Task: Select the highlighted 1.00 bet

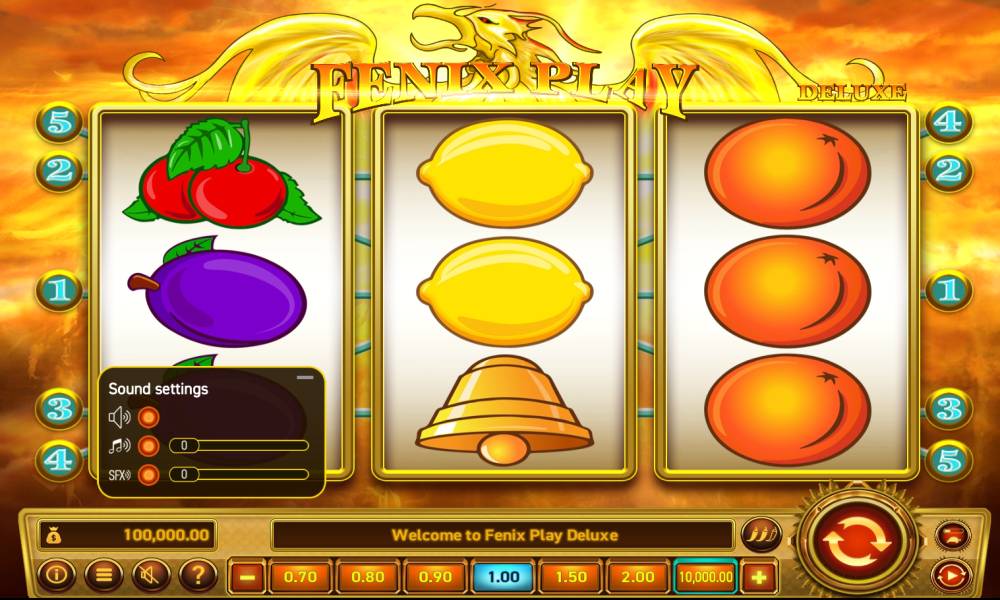Action: coord(503,577)
